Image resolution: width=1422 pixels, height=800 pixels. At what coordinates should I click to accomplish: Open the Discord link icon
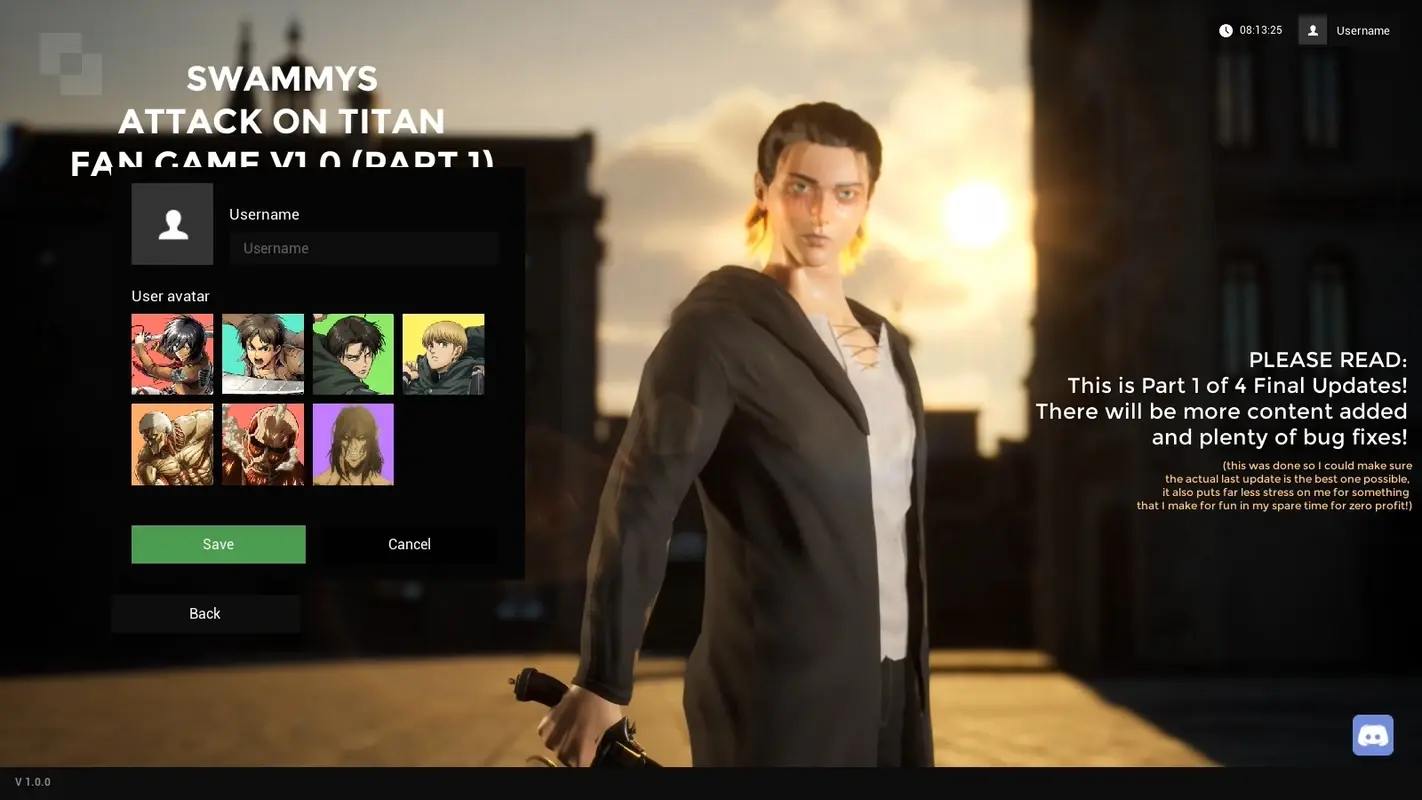tap(1372, 733)
